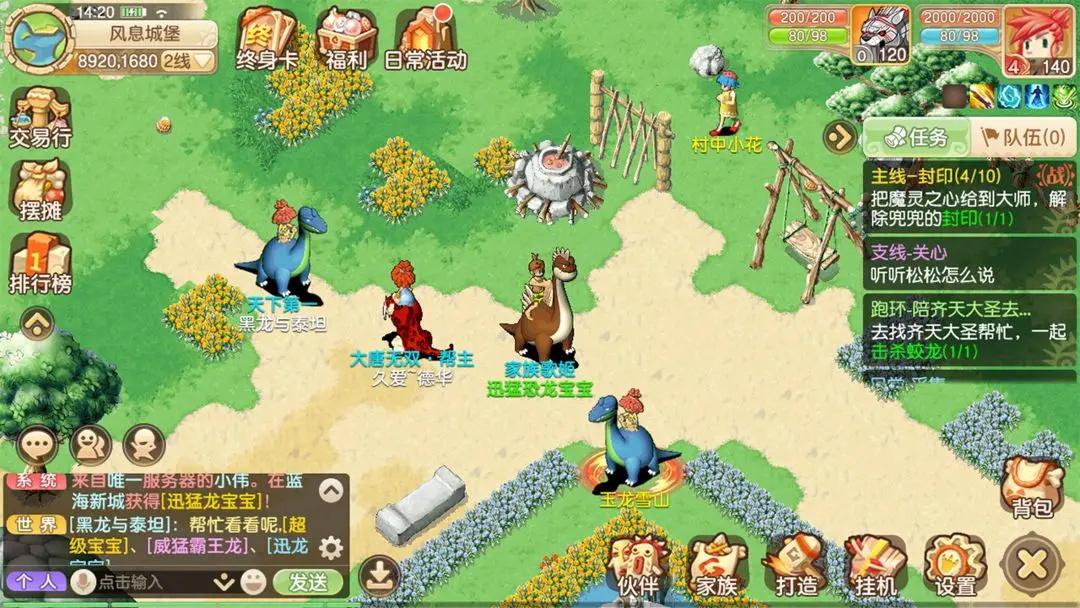Open the 背包 backpack

(x=1031, y=486)
